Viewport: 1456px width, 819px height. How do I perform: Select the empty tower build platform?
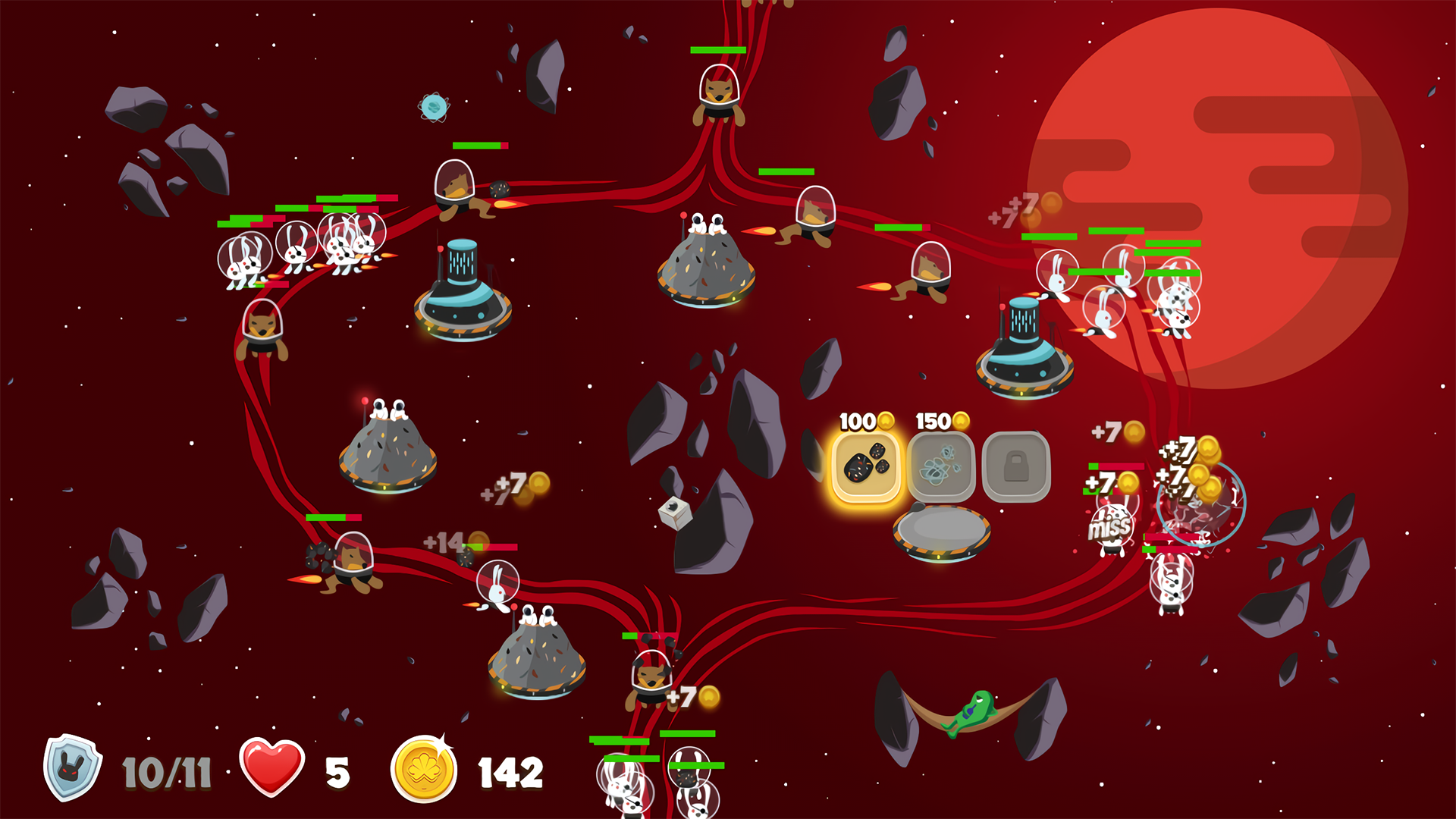point(941,531)
